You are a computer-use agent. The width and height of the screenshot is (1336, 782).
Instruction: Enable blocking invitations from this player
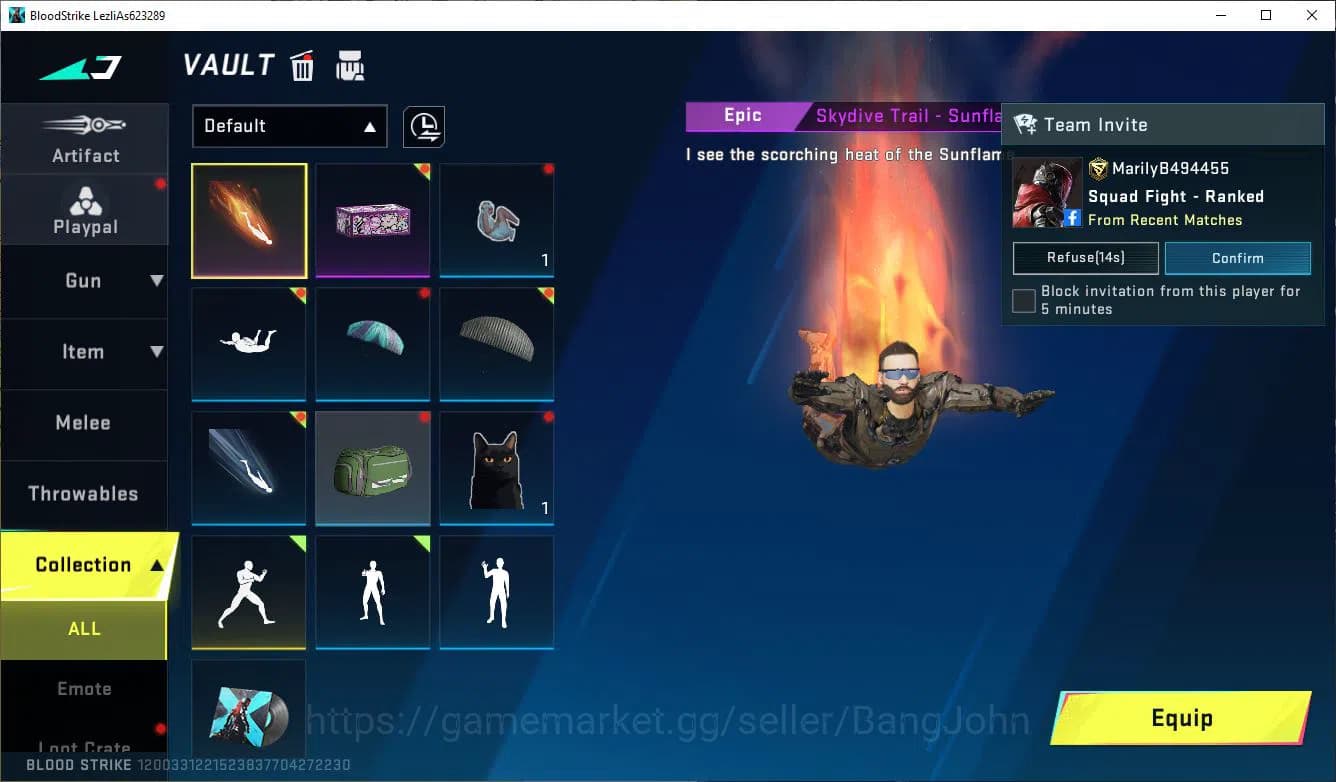coord(1023,300)
